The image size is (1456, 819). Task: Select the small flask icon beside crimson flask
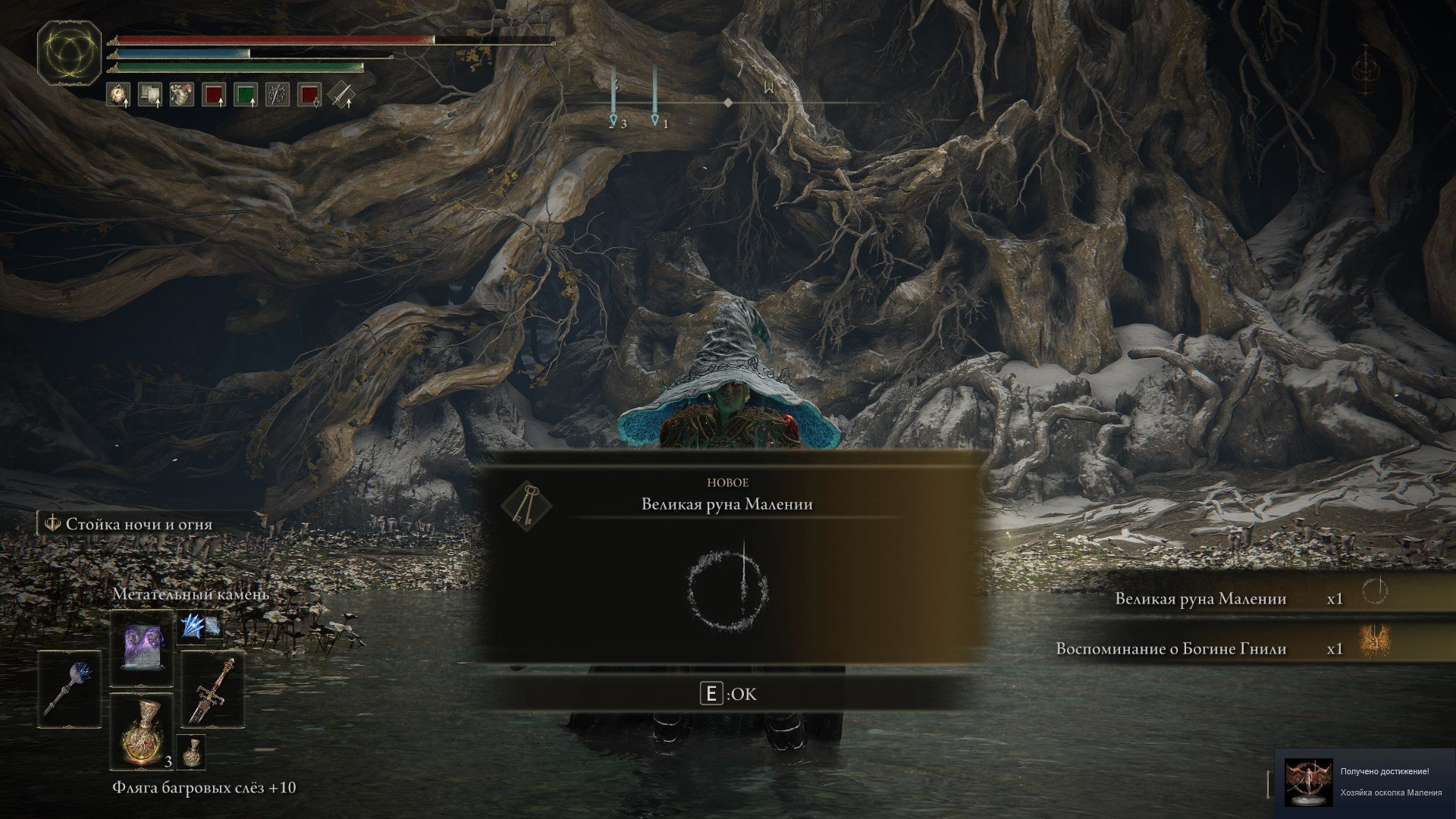coord(193,752)
